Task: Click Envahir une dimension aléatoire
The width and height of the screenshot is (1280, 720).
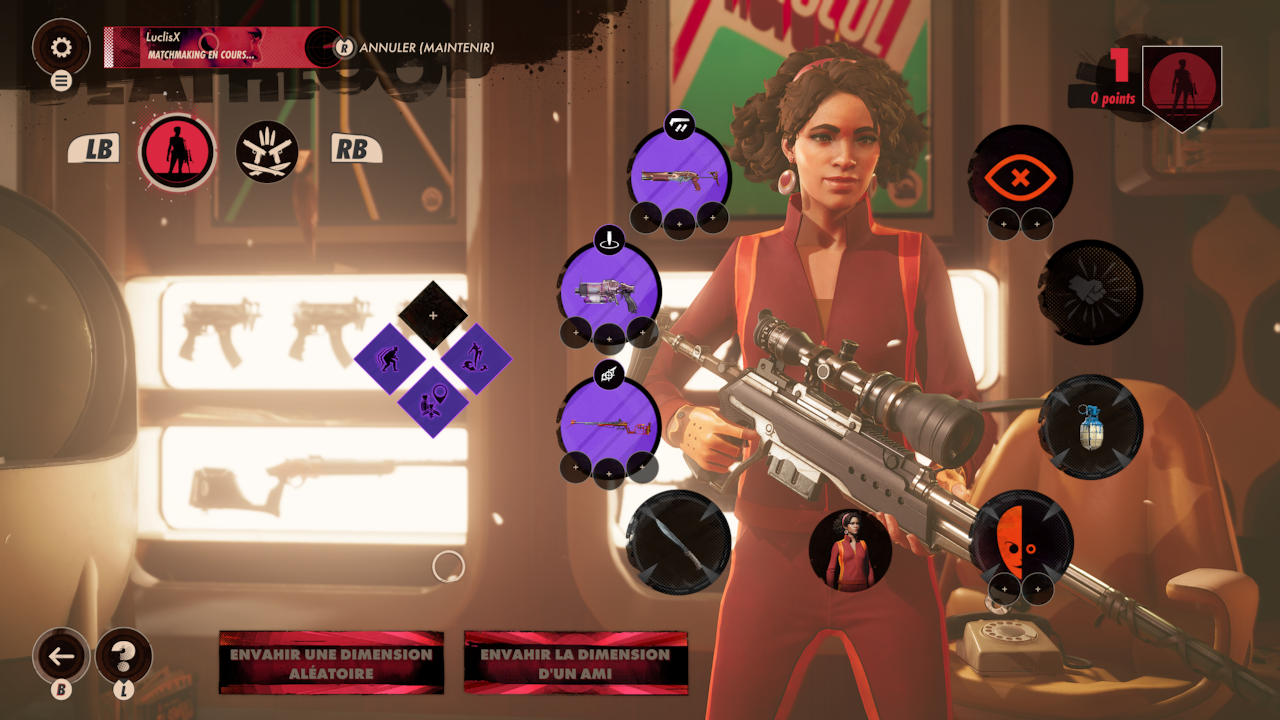Action: click(331, 663)
